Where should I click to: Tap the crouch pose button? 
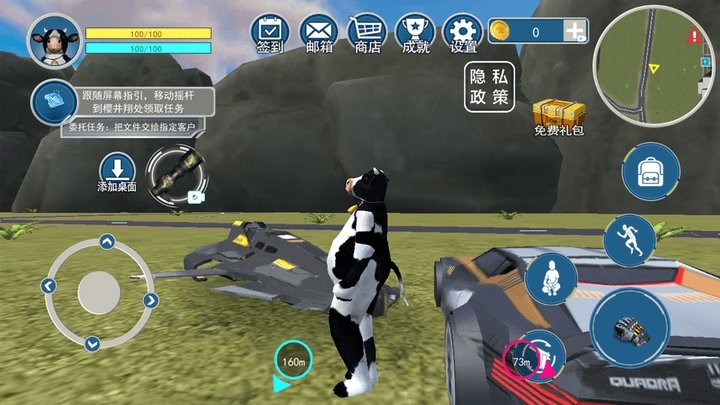[552, 278]
